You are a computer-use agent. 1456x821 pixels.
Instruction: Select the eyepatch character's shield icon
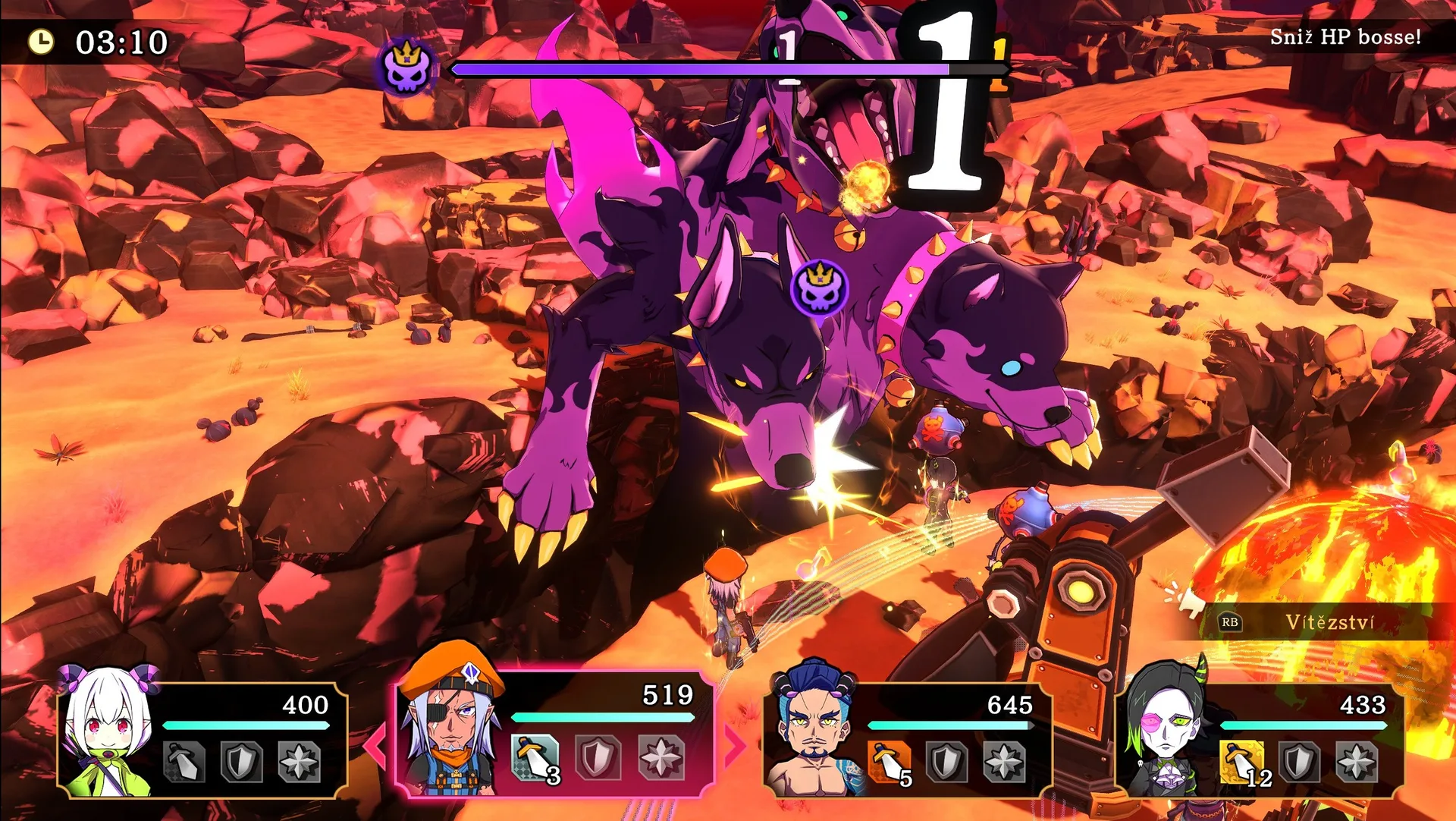(x=598, y=757)
